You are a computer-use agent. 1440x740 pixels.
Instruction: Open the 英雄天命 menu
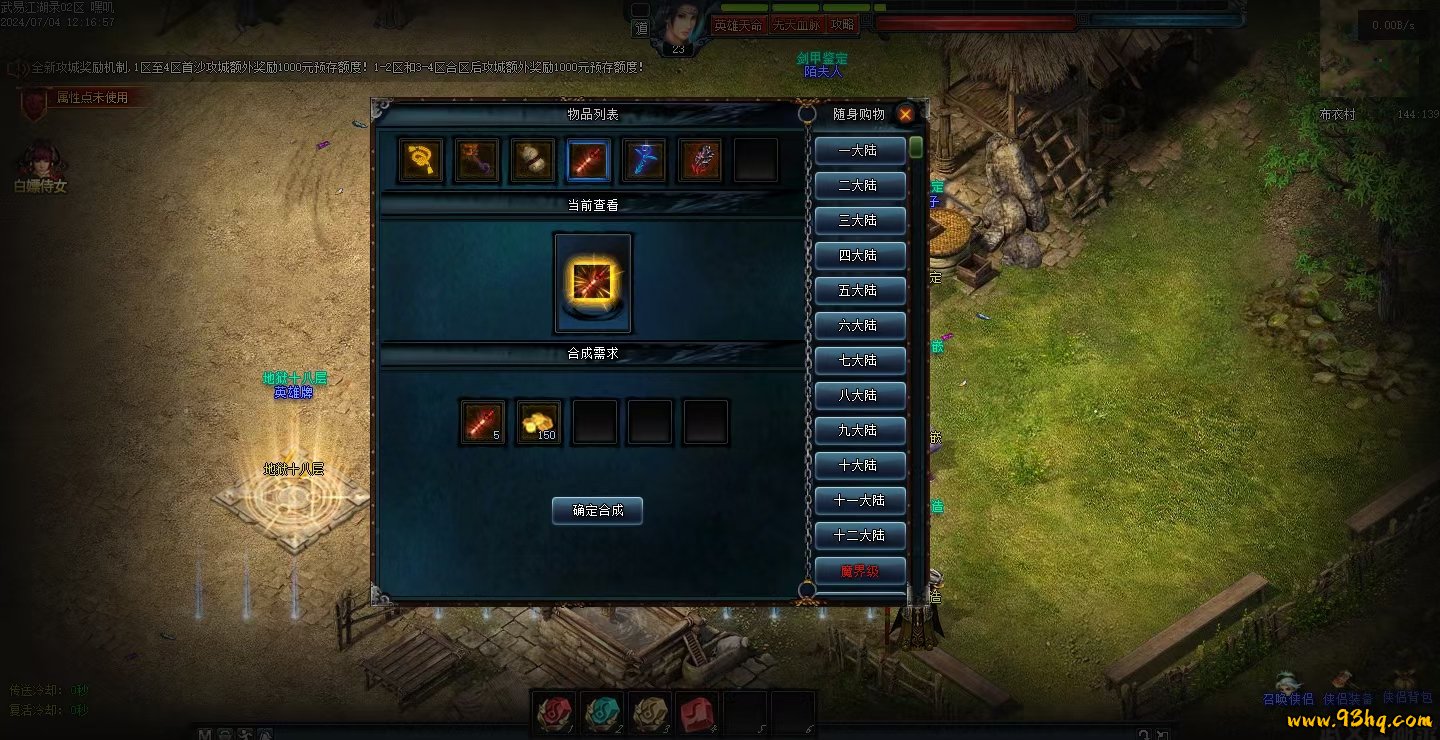pos(737,25)
